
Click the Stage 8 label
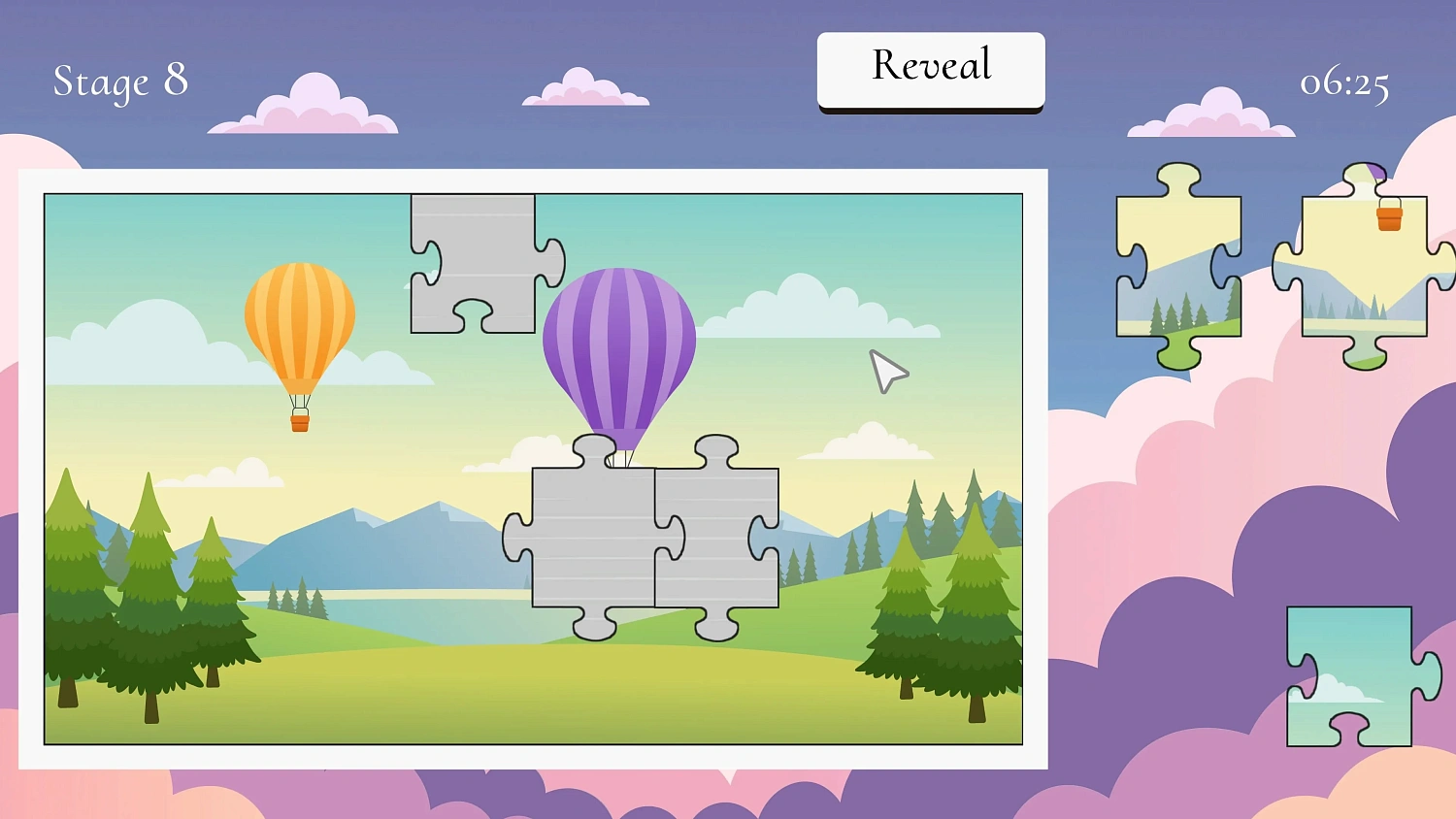click(120, 82)
